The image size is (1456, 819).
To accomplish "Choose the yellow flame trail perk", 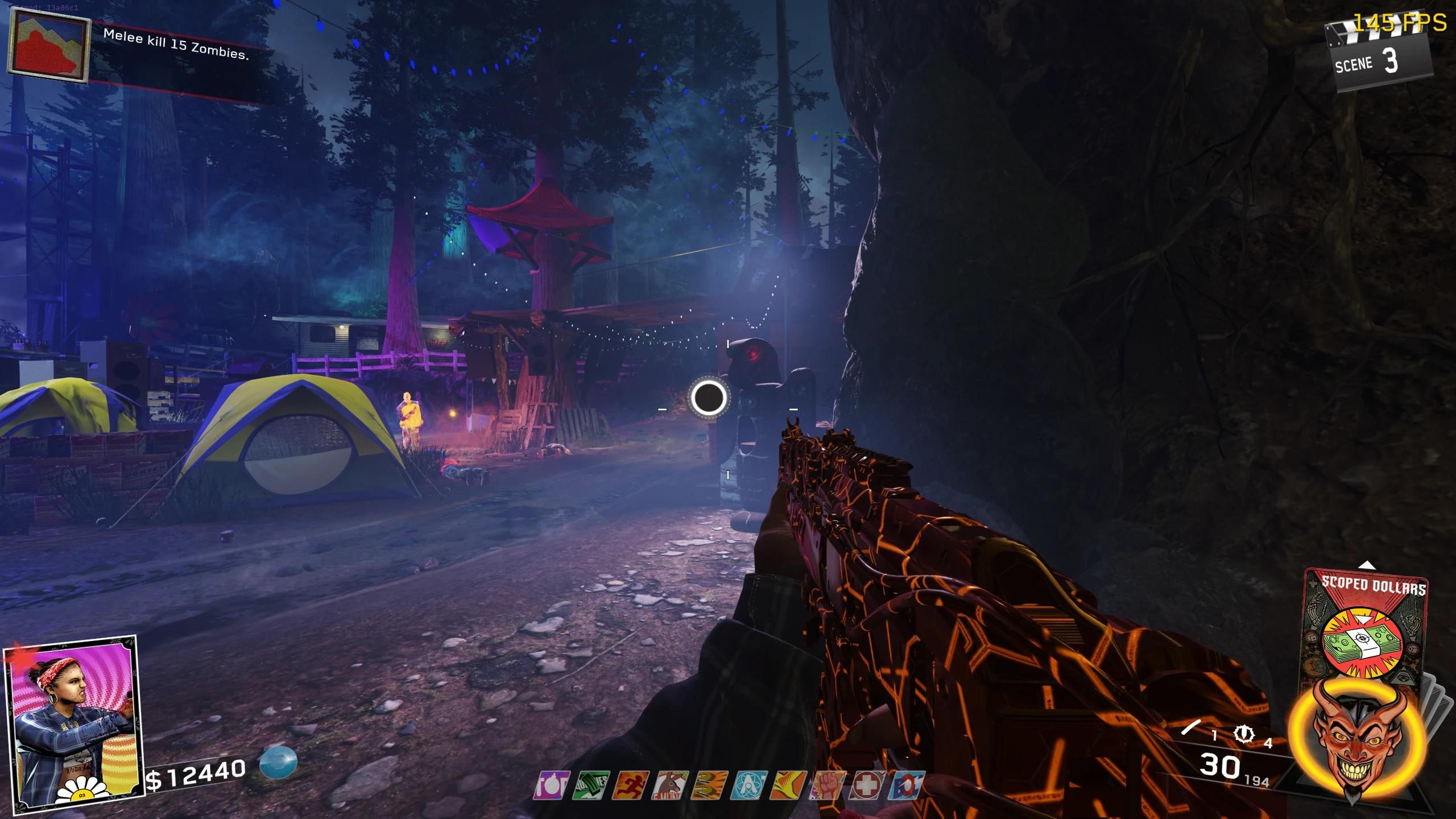I will (788, 785).
